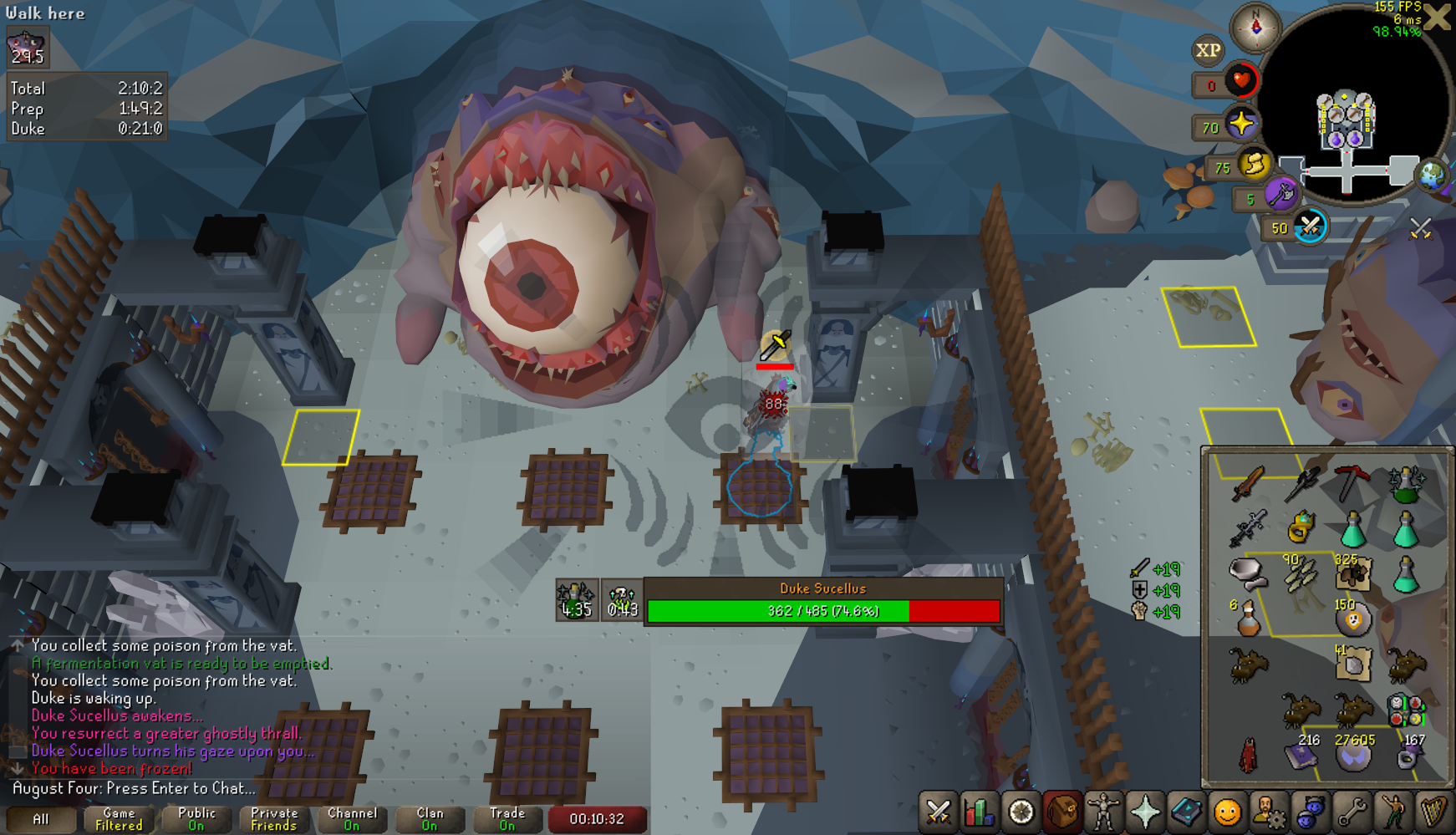Toggle the XP drops button

pyautogui.click(x=1208, y=50)
